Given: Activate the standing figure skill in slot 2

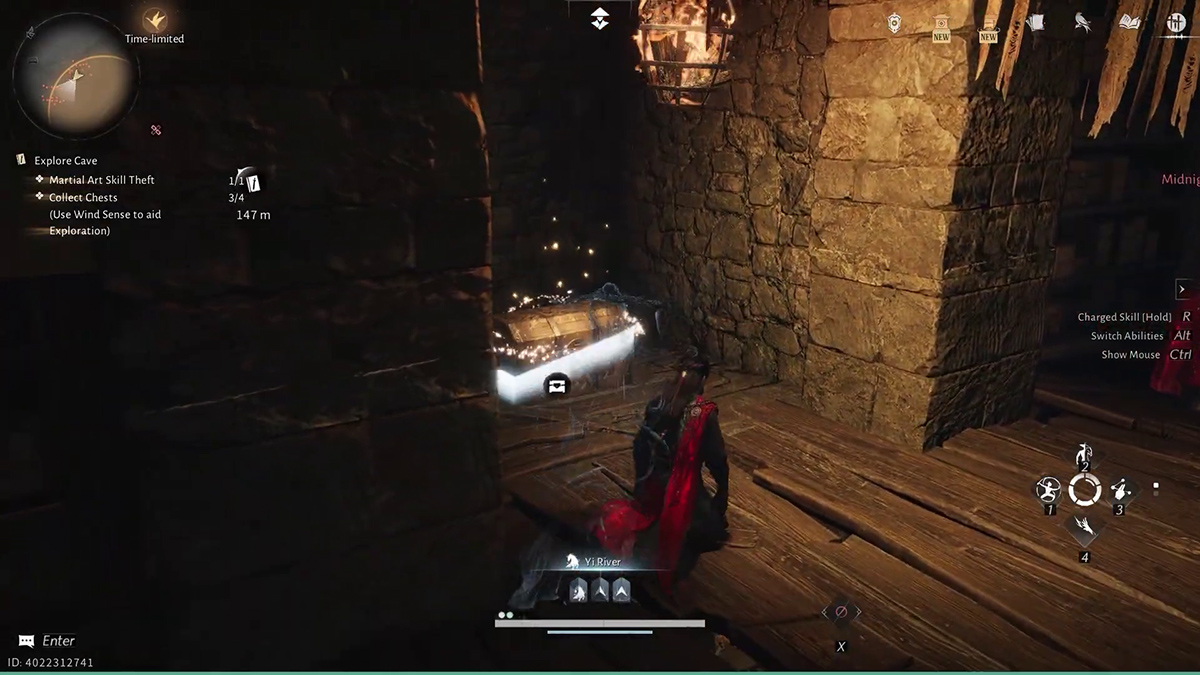Looking at the screenshot, I should tap(1084, 455).
